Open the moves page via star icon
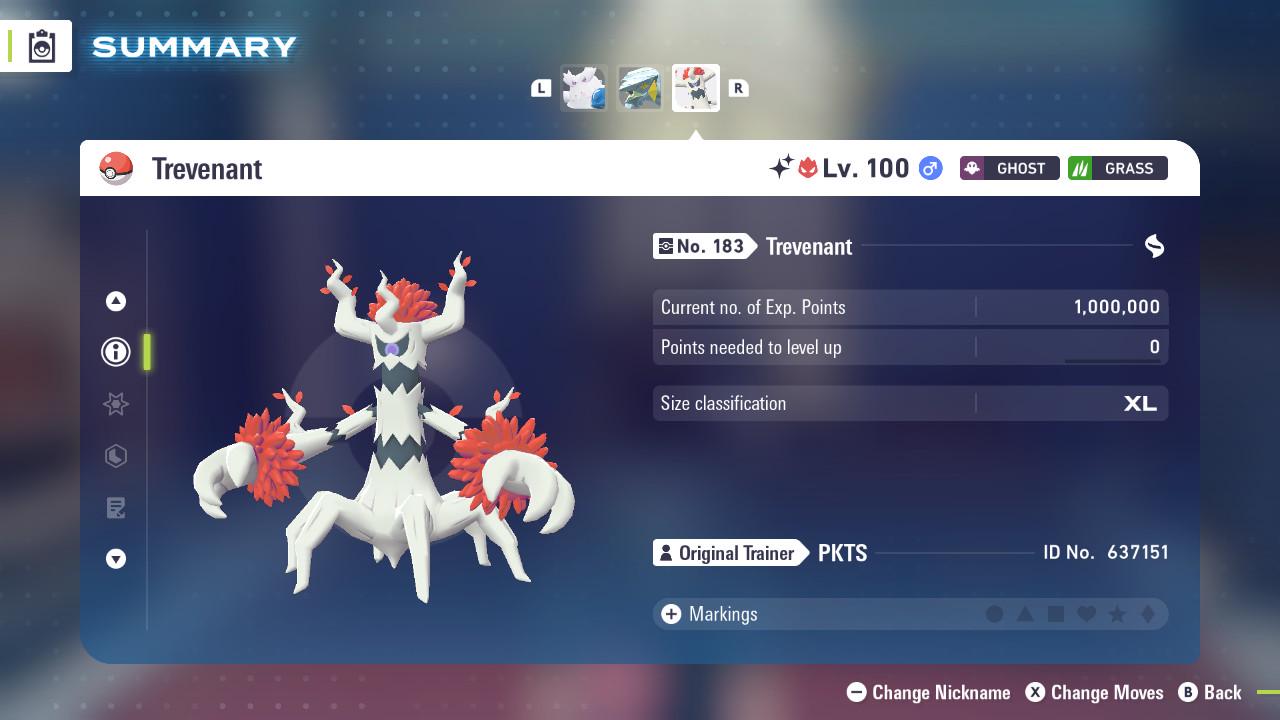This screenshot has height=720, width=1280. (115, 404)
